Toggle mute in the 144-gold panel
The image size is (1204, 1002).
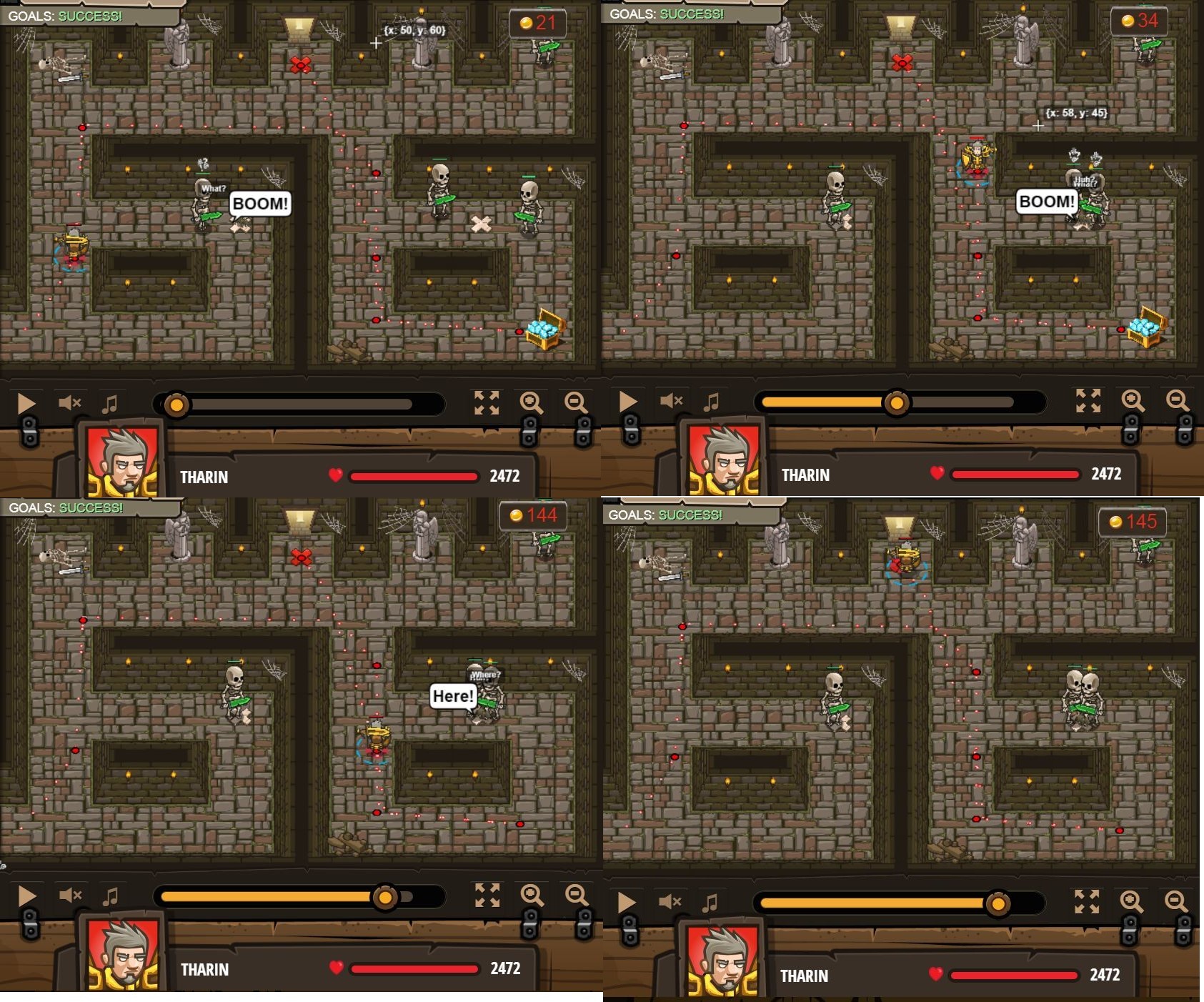point(70,896)
